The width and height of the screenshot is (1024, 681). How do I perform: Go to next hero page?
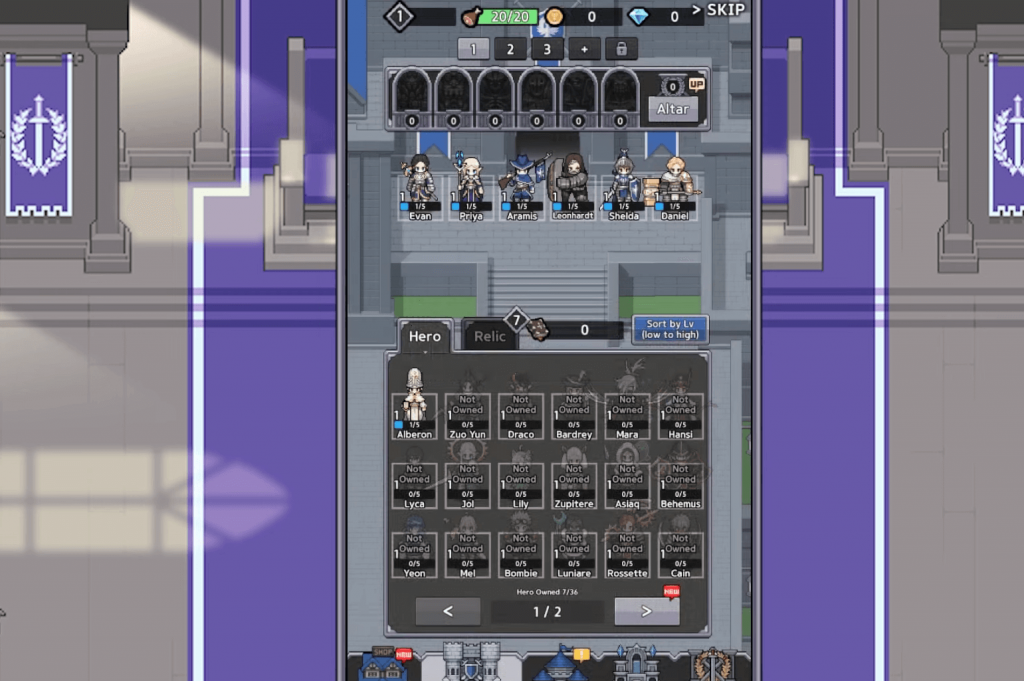646,611
